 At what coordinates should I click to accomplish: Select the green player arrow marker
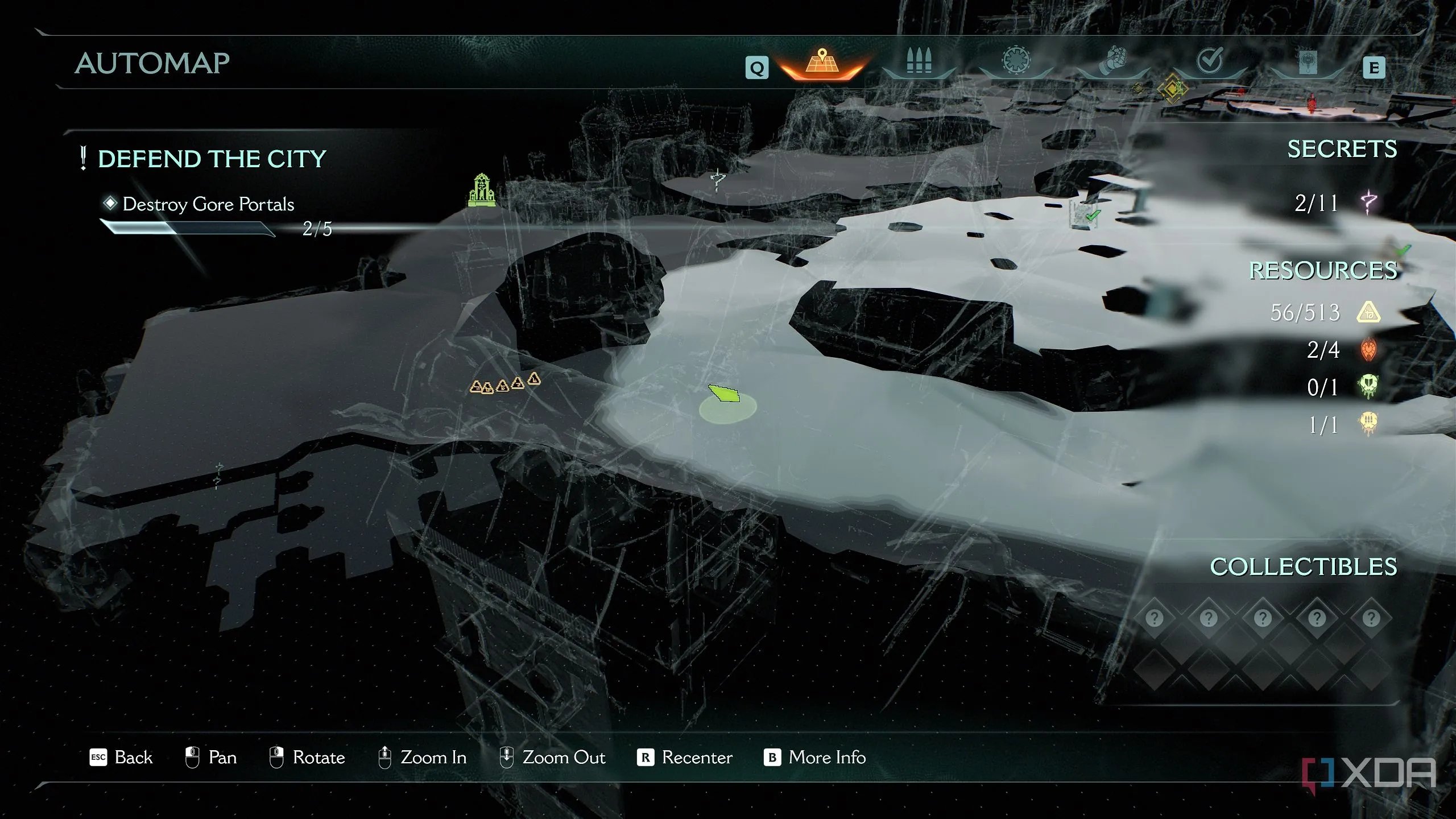point(724,394)
